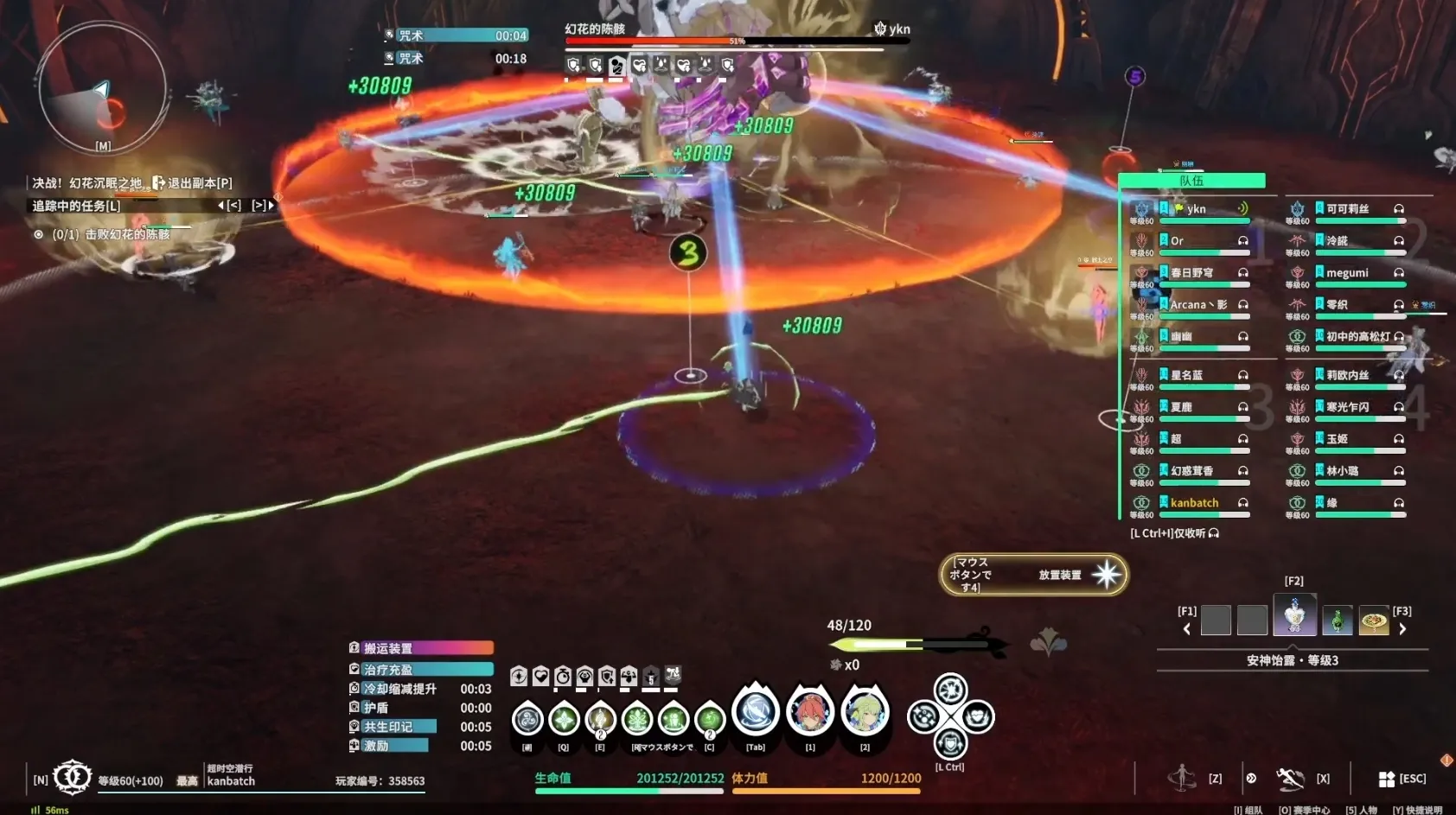This screenshot has height=815, width=1456.
Task: Use the winged heart quick-wheel skill
Action: pos(978,716)
